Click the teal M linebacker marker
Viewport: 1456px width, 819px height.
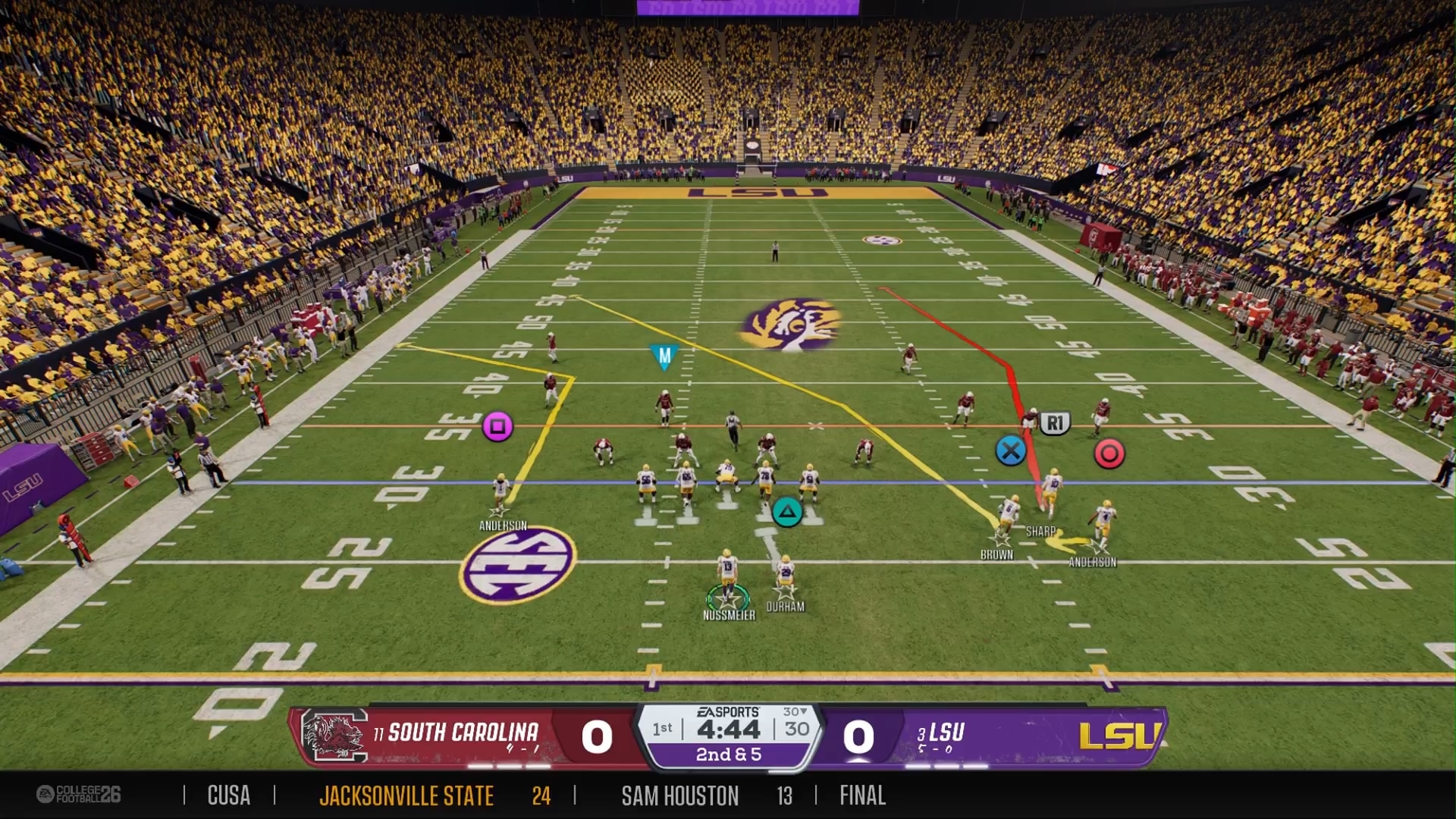pos(664,356)
